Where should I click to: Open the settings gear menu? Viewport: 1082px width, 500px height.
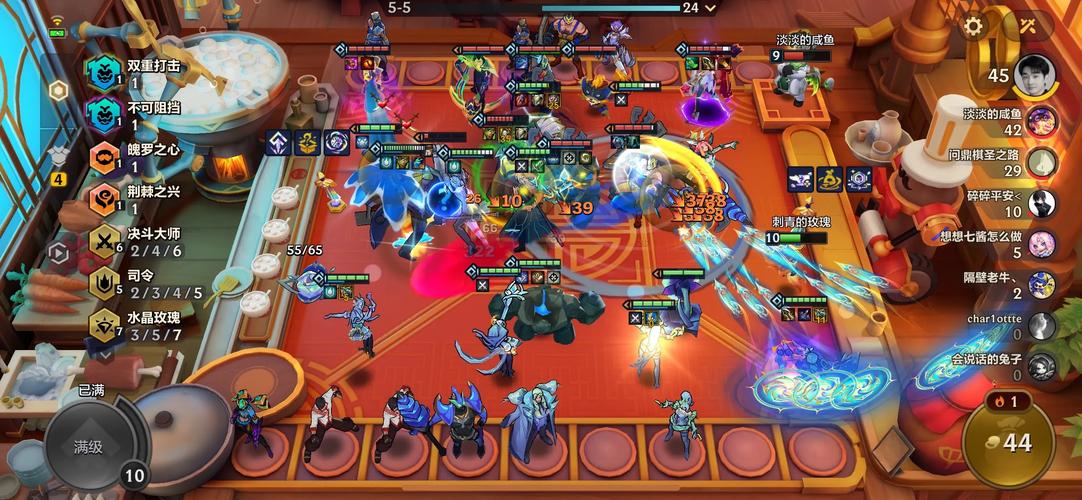pos(973,27)
